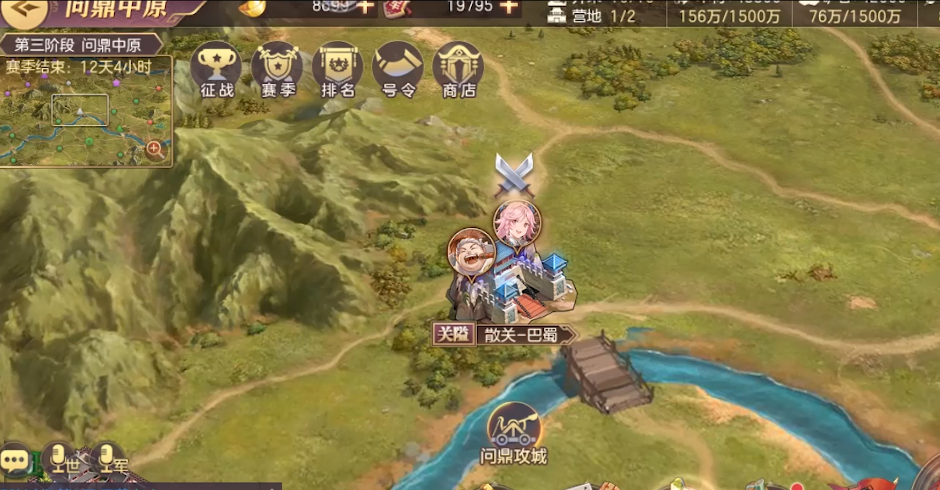Tap the crossed swords battle marker

pyautogui.click(x=515, y=175)
